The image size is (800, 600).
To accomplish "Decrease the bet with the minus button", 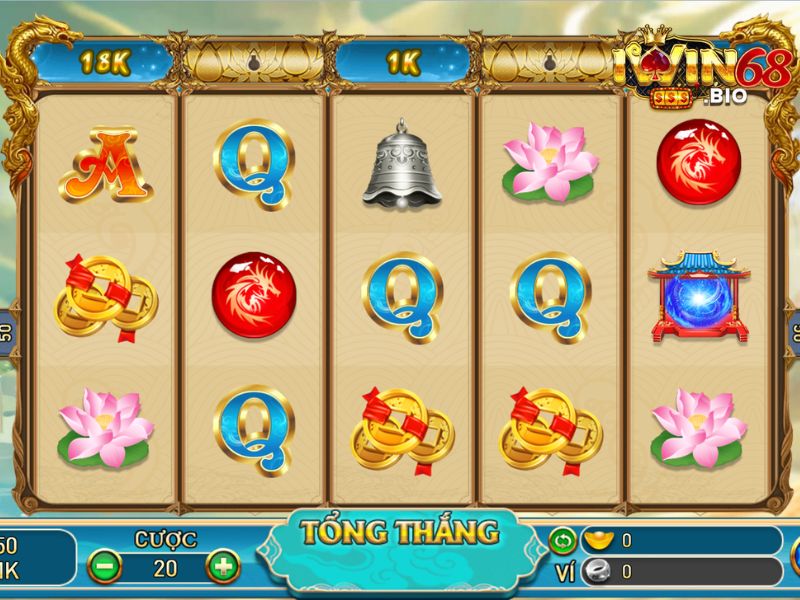I will pos(104,567).
